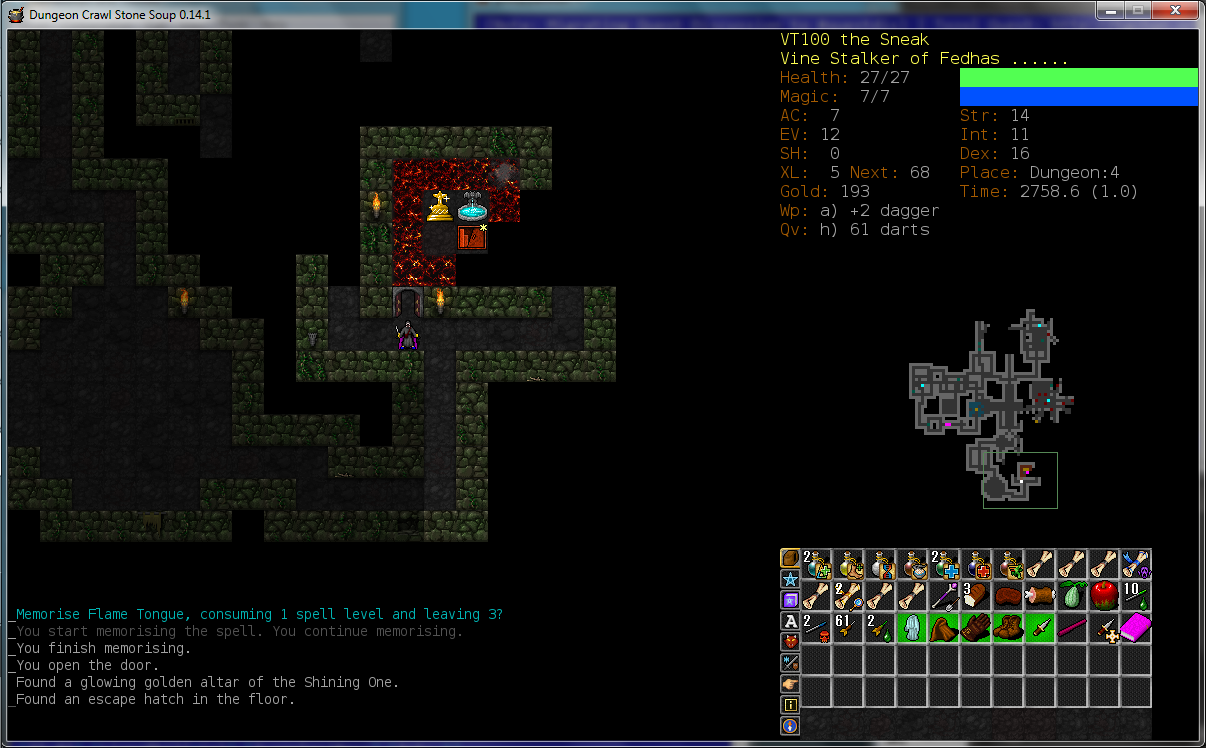1206x748 pixels.
Task: Open the sword and shield skills tab
Action: [790, 663]
